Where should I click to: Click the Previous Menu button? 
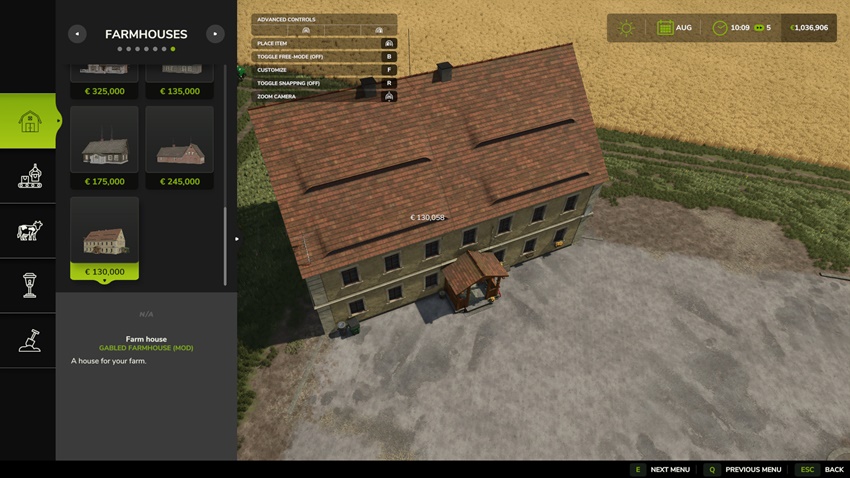(x=743, y=470)
